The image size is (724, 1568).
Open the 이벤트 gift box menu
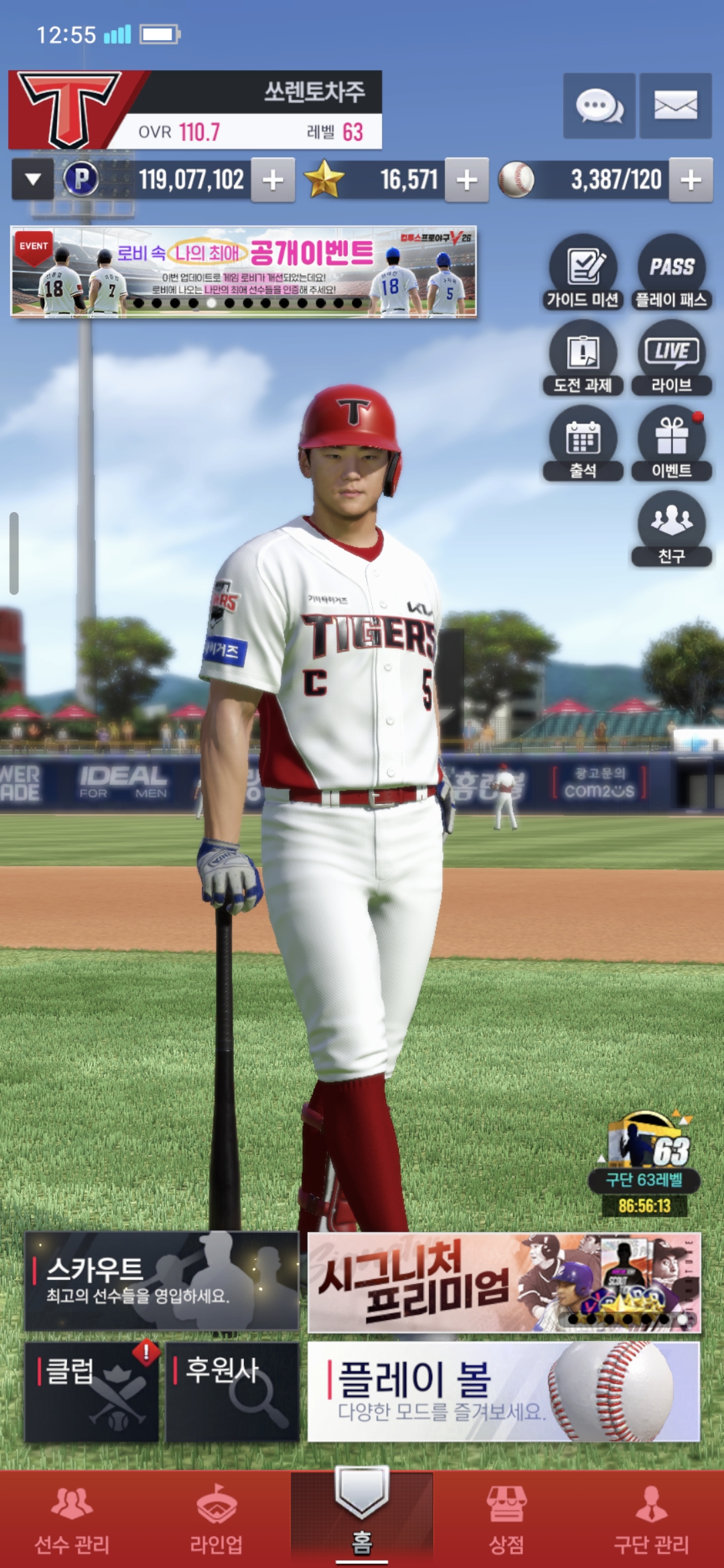tap(671, 444)
